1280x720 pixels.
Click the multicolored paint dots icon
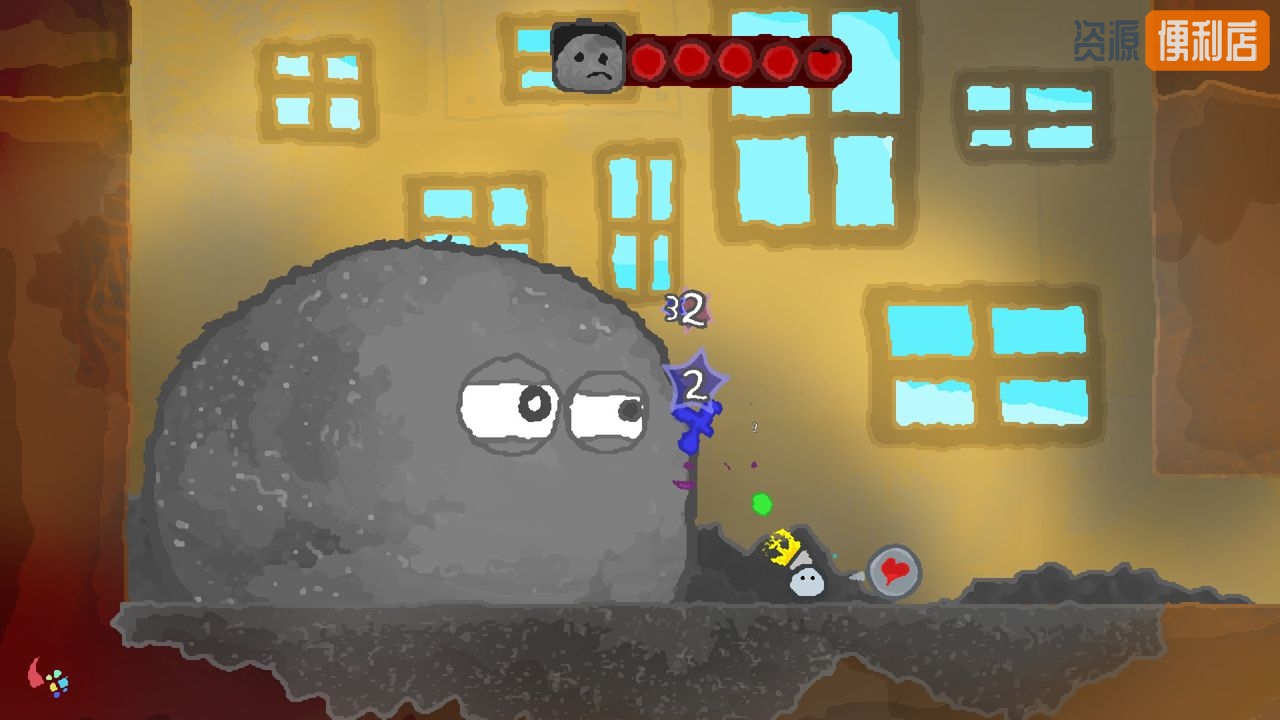(56, 682)
